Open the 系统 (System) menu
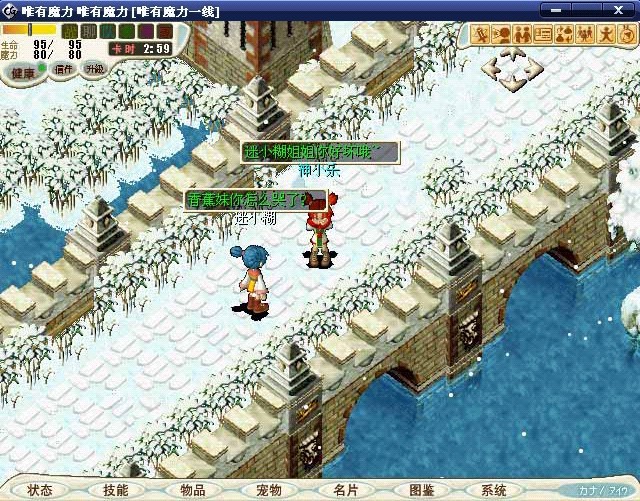This screenshot has height=501, width=640. pos(494,490)
